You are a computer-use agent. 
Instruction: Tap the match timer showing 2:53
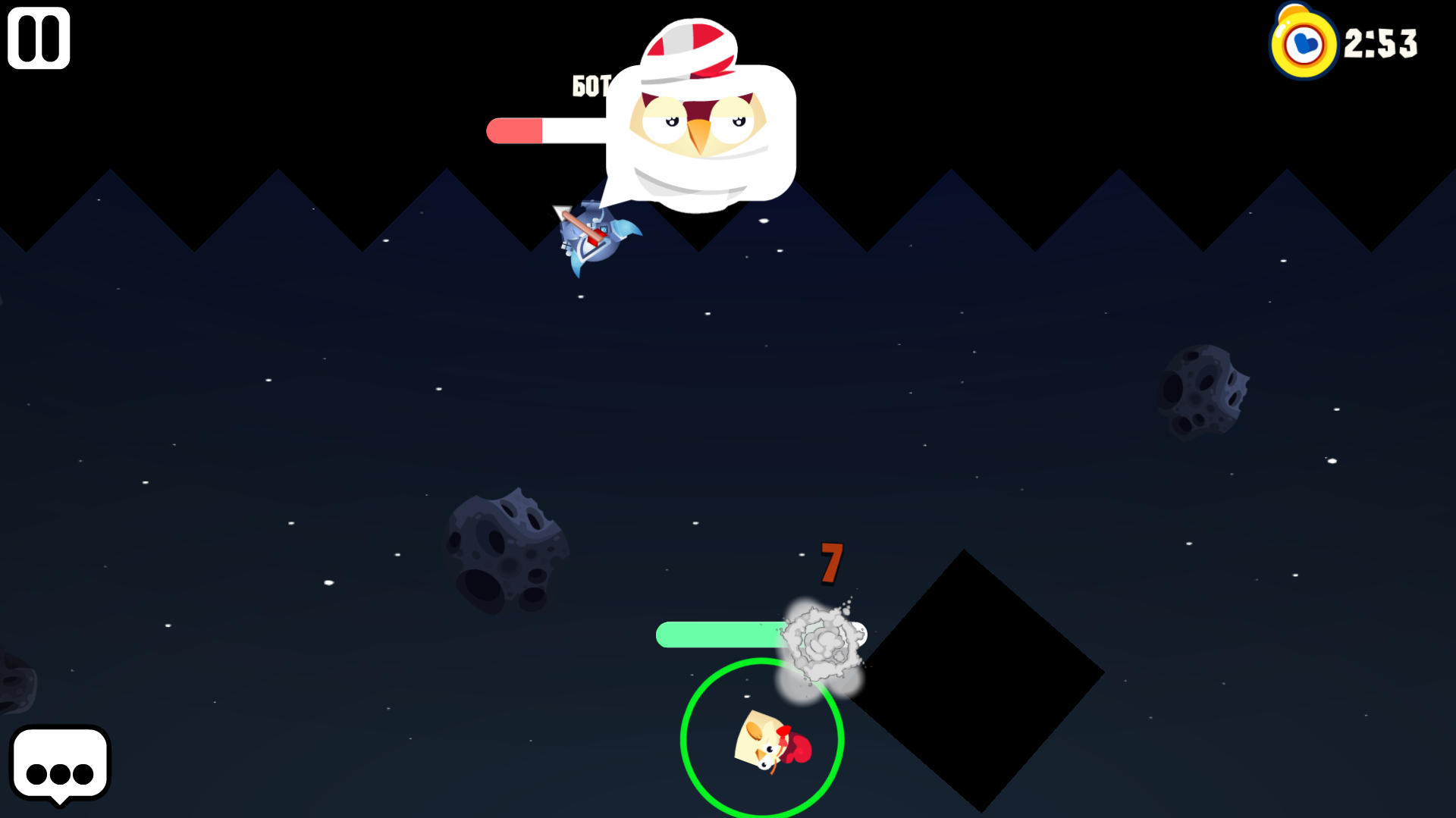tap(1380, 44)
